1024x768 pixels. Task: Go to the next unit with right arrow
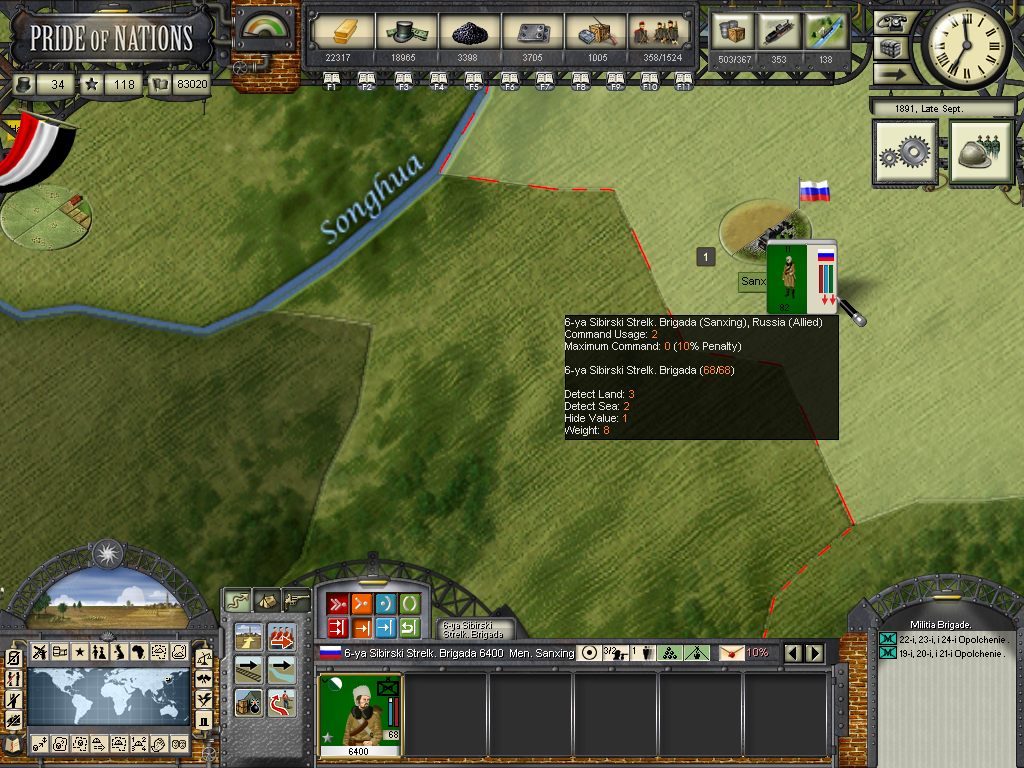(815, 653)
